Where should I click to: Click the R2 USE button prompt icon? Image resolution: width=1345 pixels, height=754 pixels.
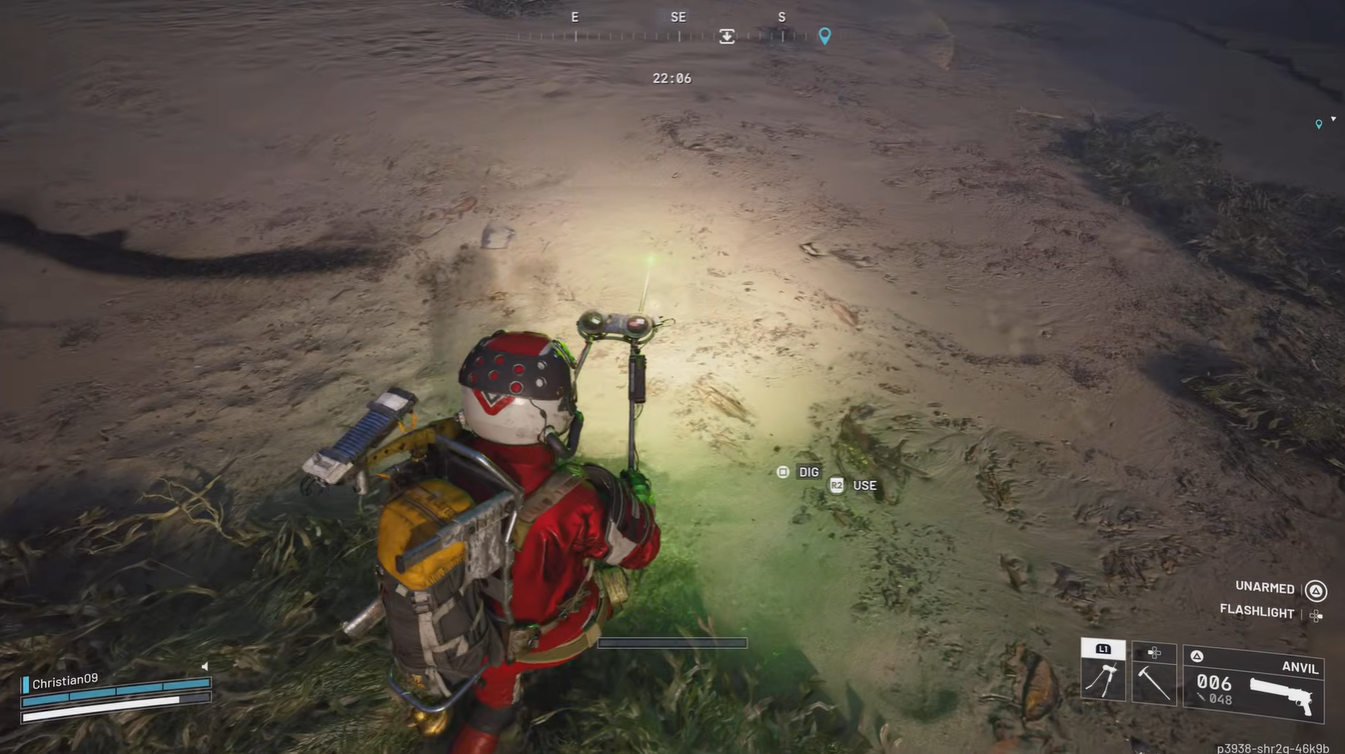tap(837, 485)
